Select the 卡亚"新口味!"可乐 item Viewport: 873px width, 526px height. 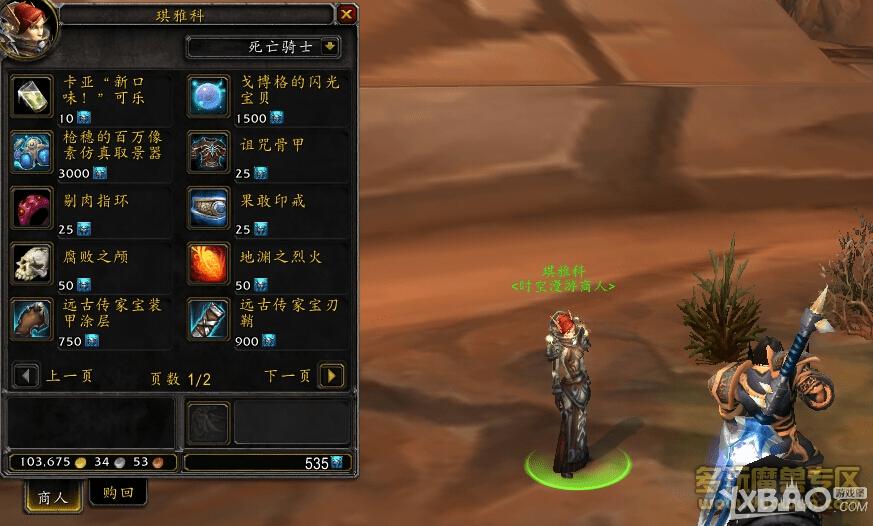click(32, 96)
